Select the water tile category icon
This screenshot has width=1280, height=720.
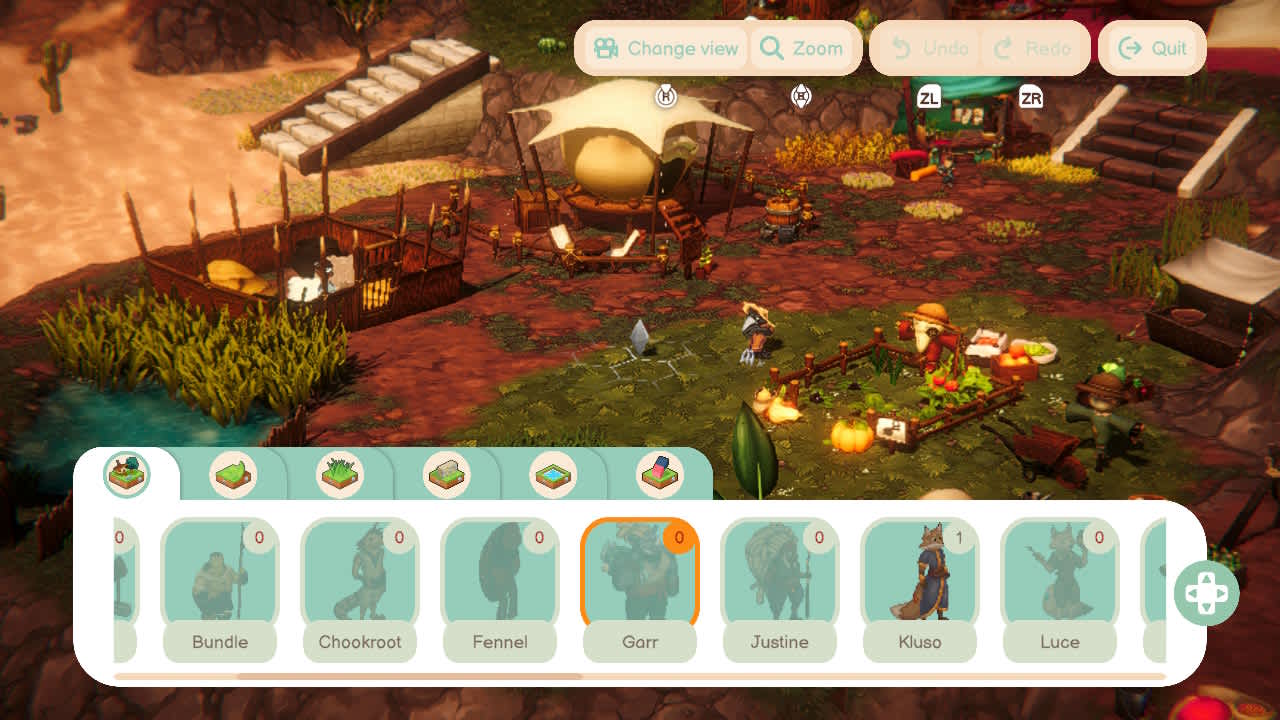[x=554, y=476]
